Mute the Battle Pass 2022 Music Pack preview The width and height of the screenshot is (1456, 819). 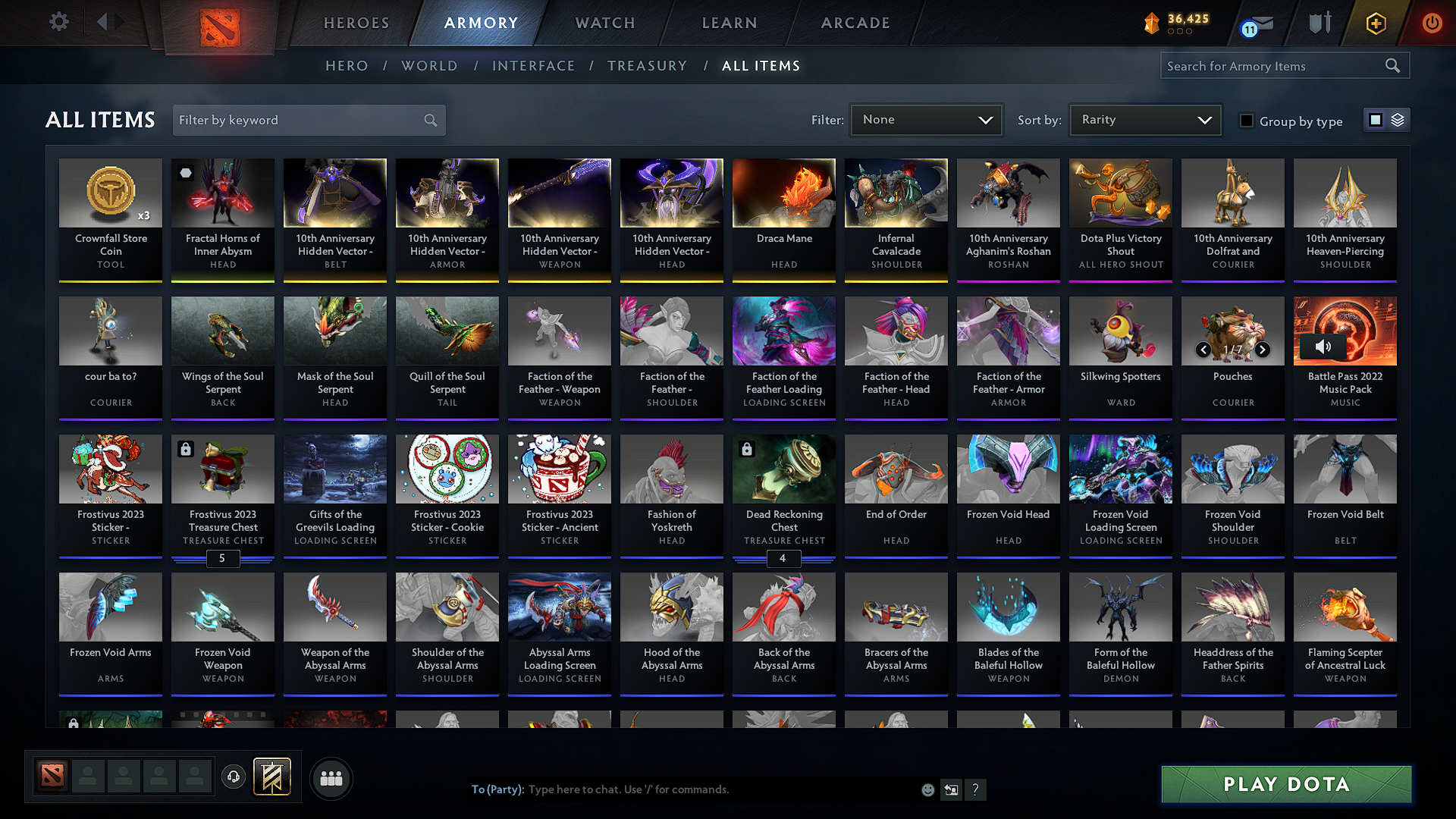click(x=1324, y=346)
